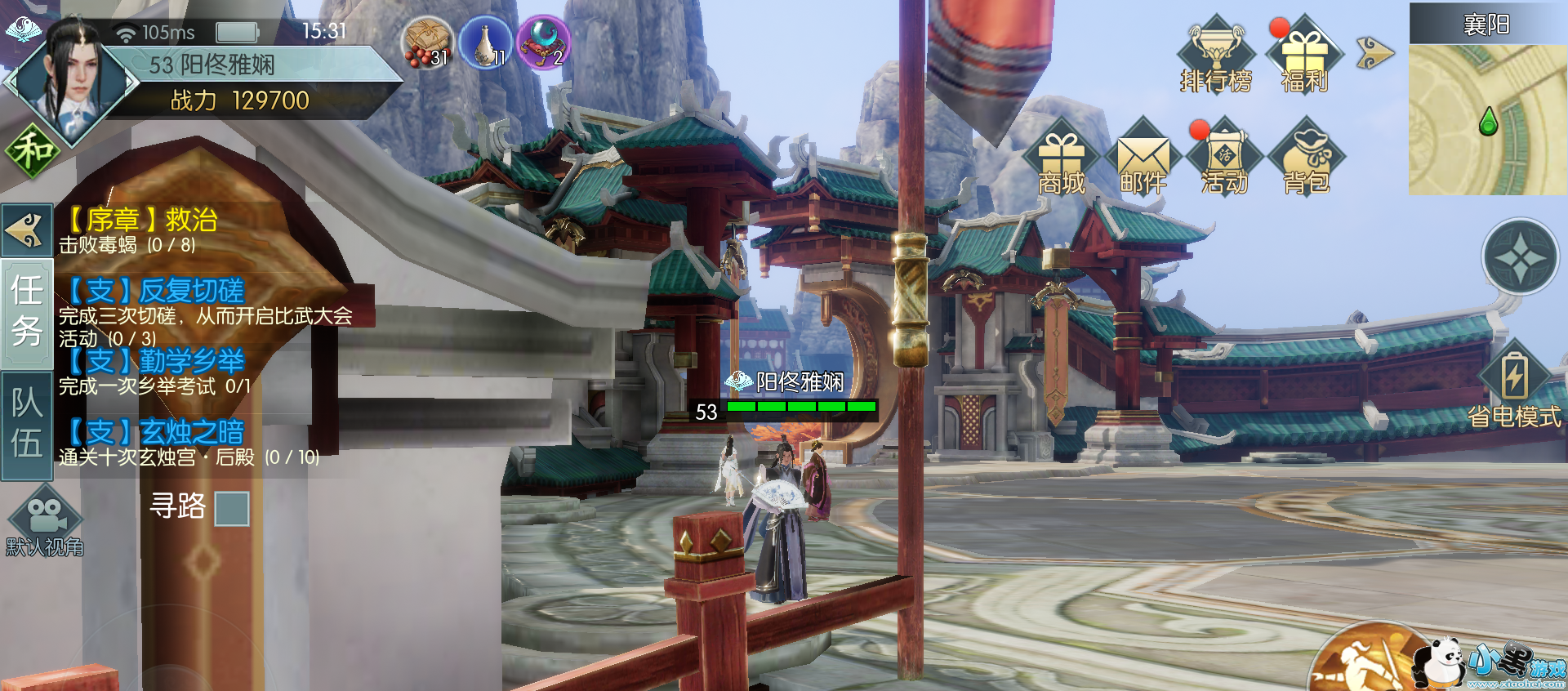1568x691 pixels.
Task: Open the 排行榜 ranking board
Action: coord(1216,54)
